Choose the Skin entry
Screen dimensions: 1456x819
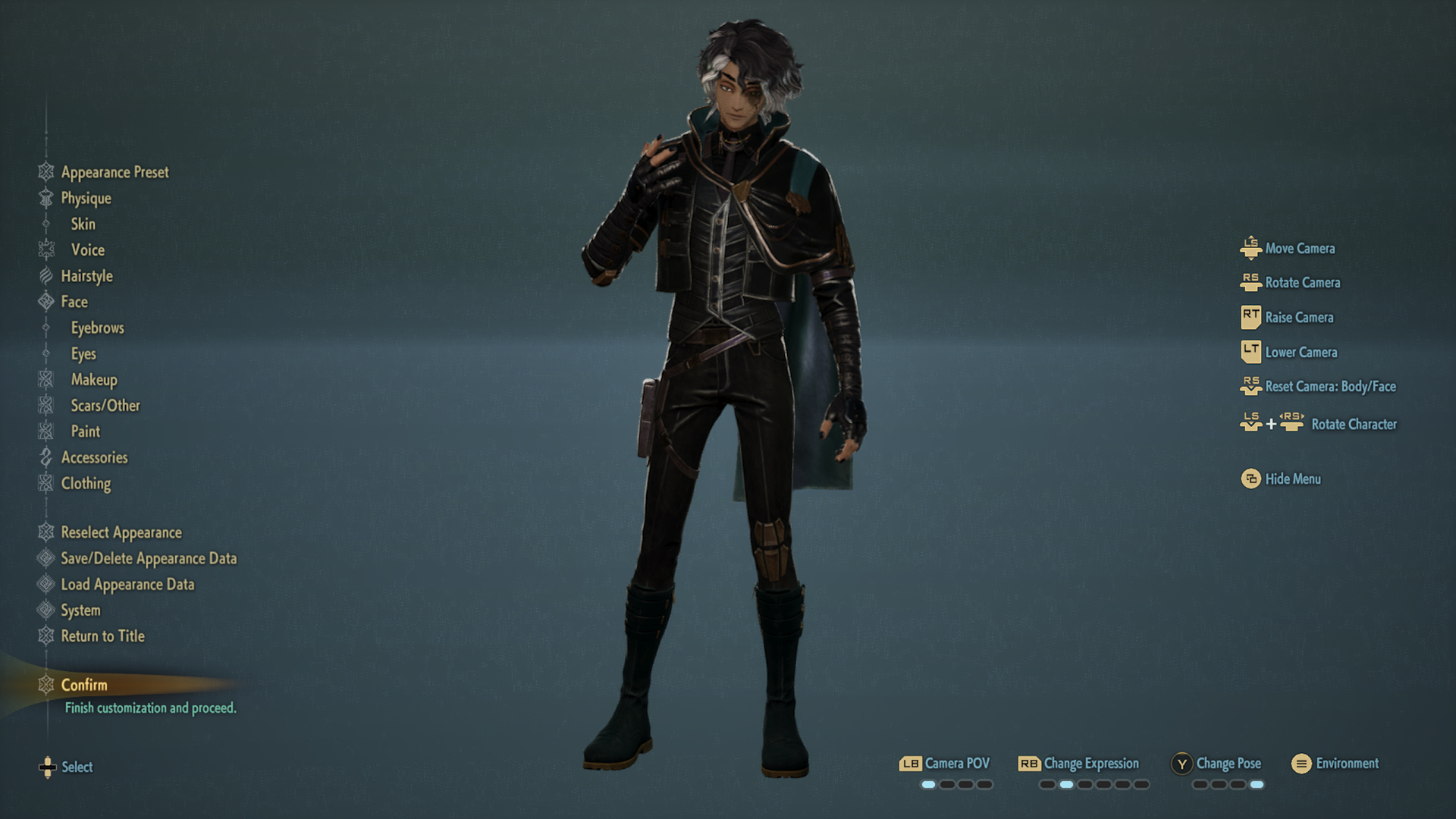pos(83,224)
